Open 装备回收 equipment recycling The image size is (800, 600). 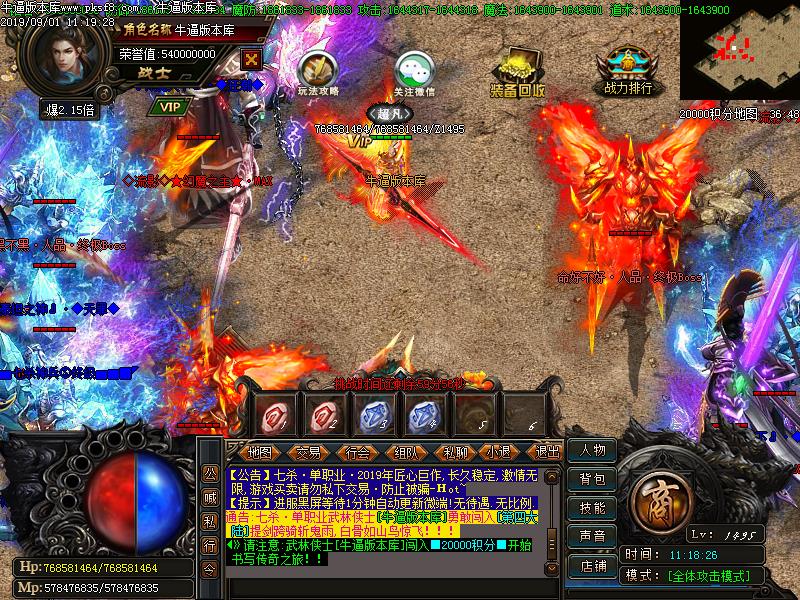(x=517, y=71)
